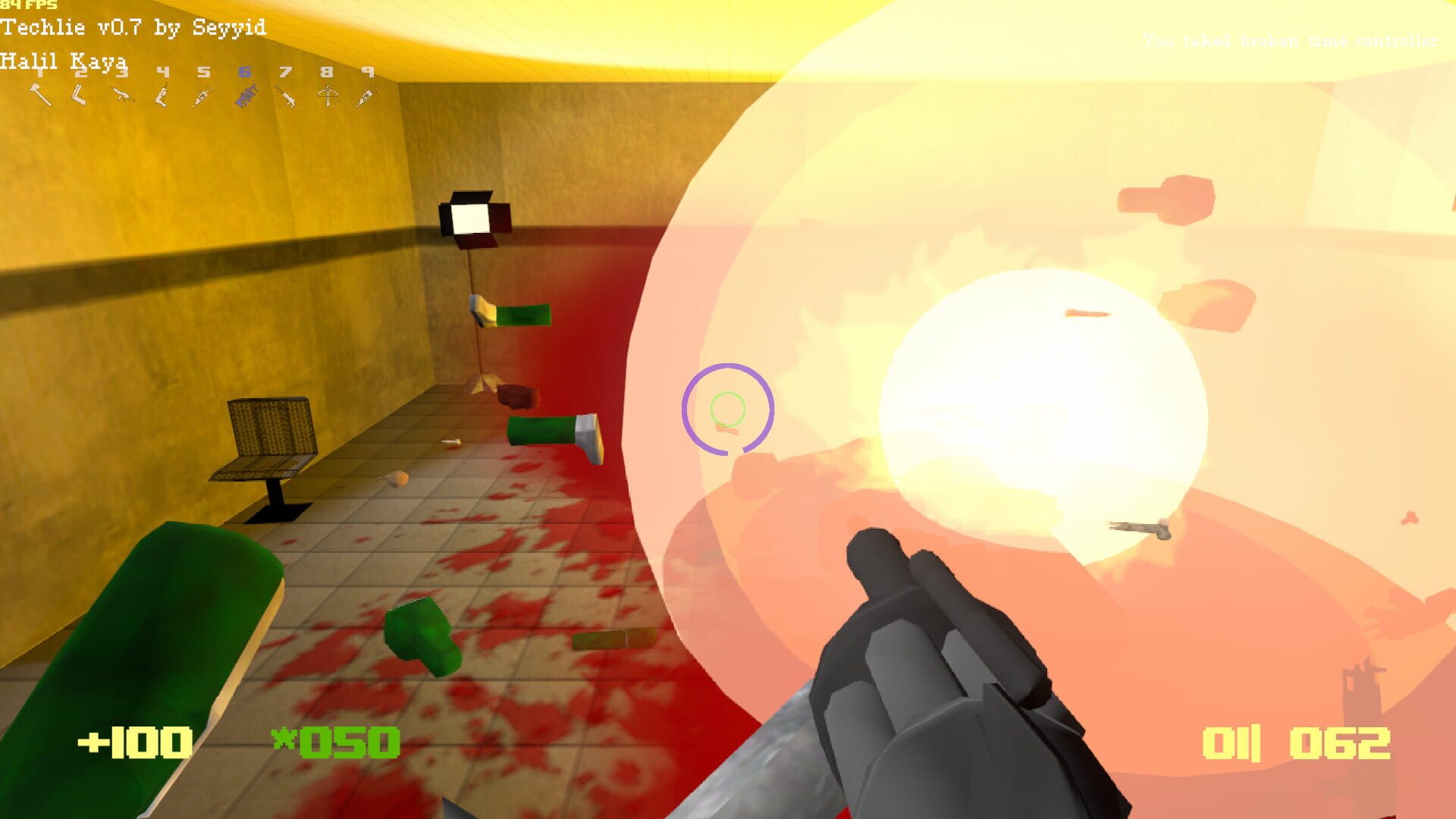The height and width of the screenshot is (819, 1456).
Task: Select the crossbow icon in weapon slot 8
Action: point(326,95)
